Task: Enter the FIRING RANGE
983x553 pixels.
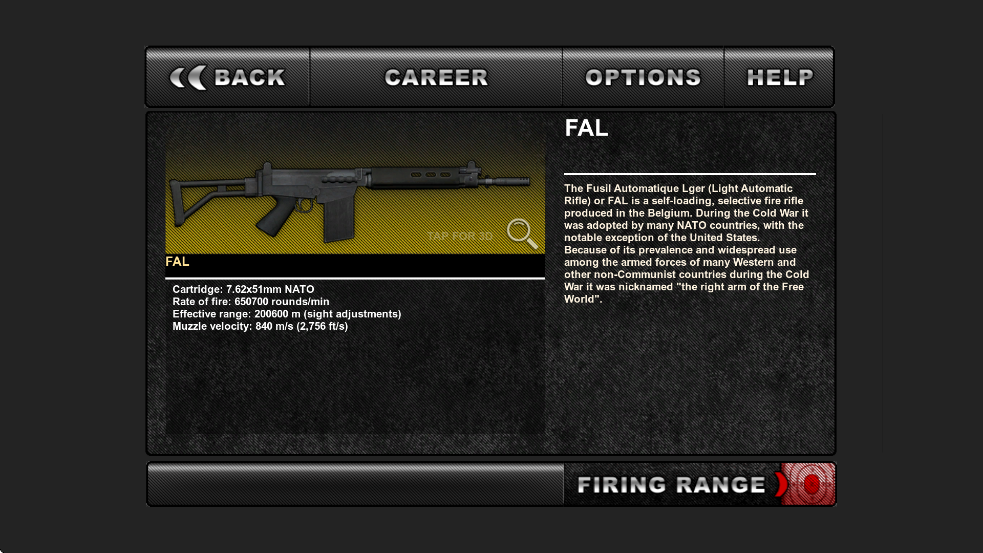Action: tap(699, 485)
